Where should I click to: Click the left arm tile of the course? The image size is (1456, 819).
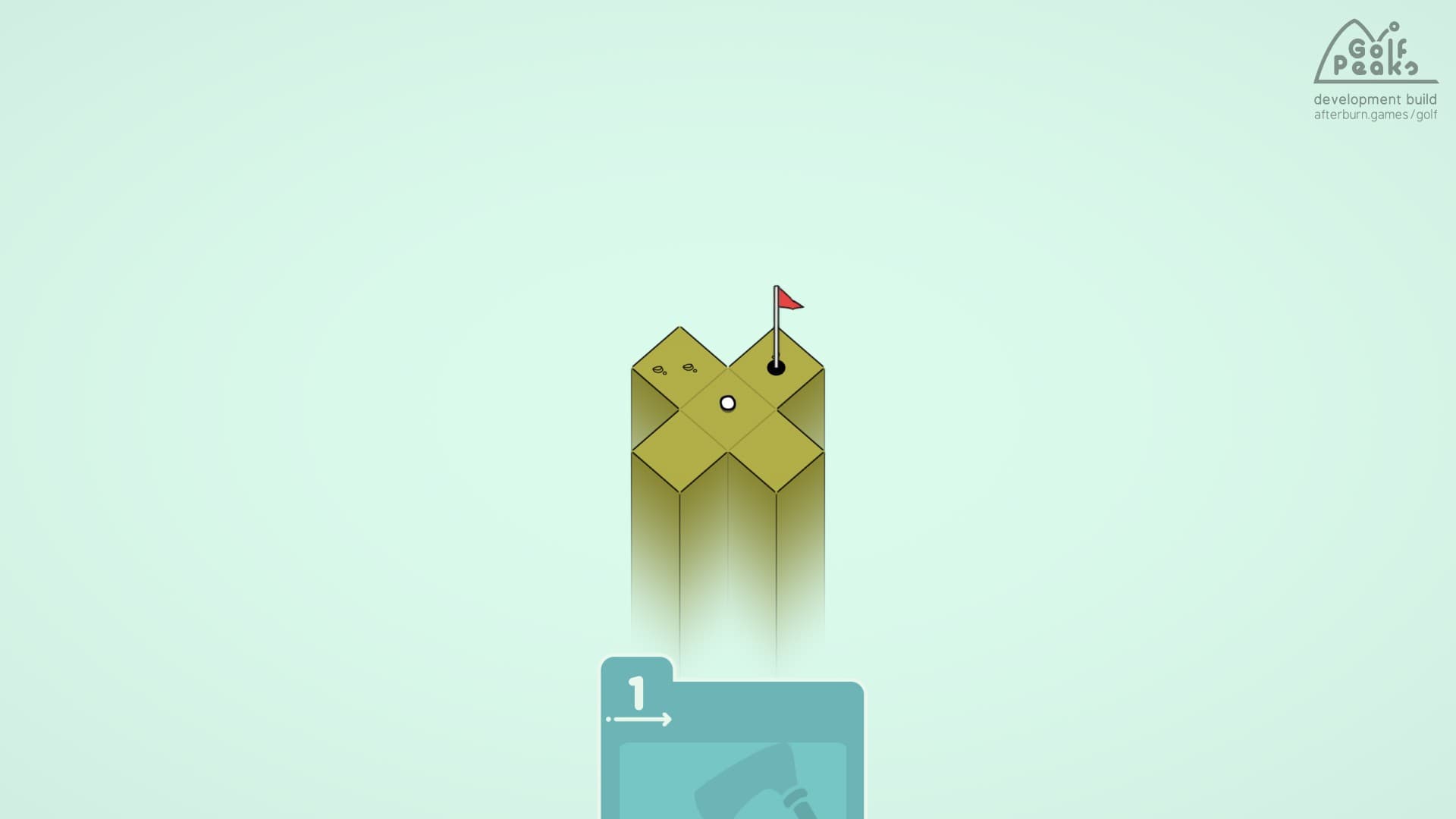[678, 450]
